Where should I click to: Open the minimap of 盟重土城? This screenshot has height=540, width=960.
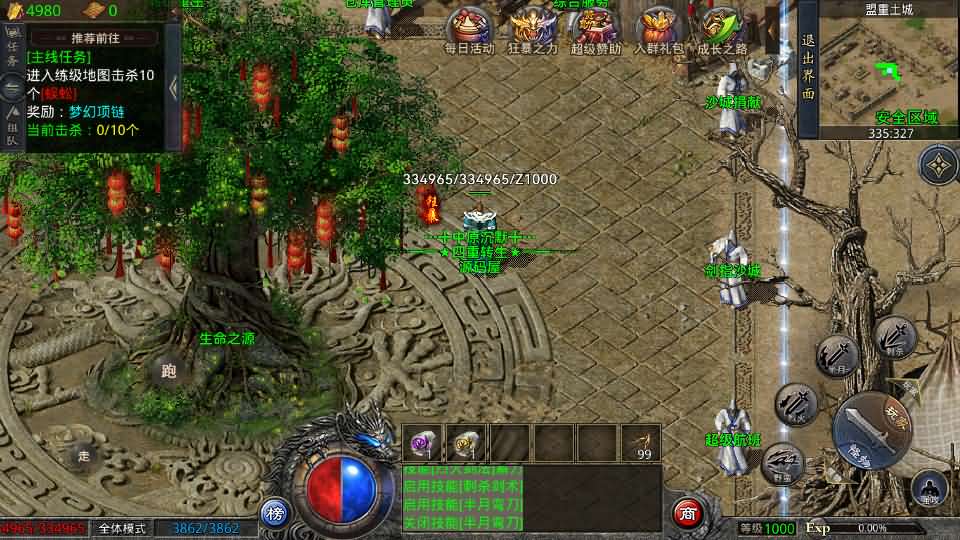tap(881, 68)
